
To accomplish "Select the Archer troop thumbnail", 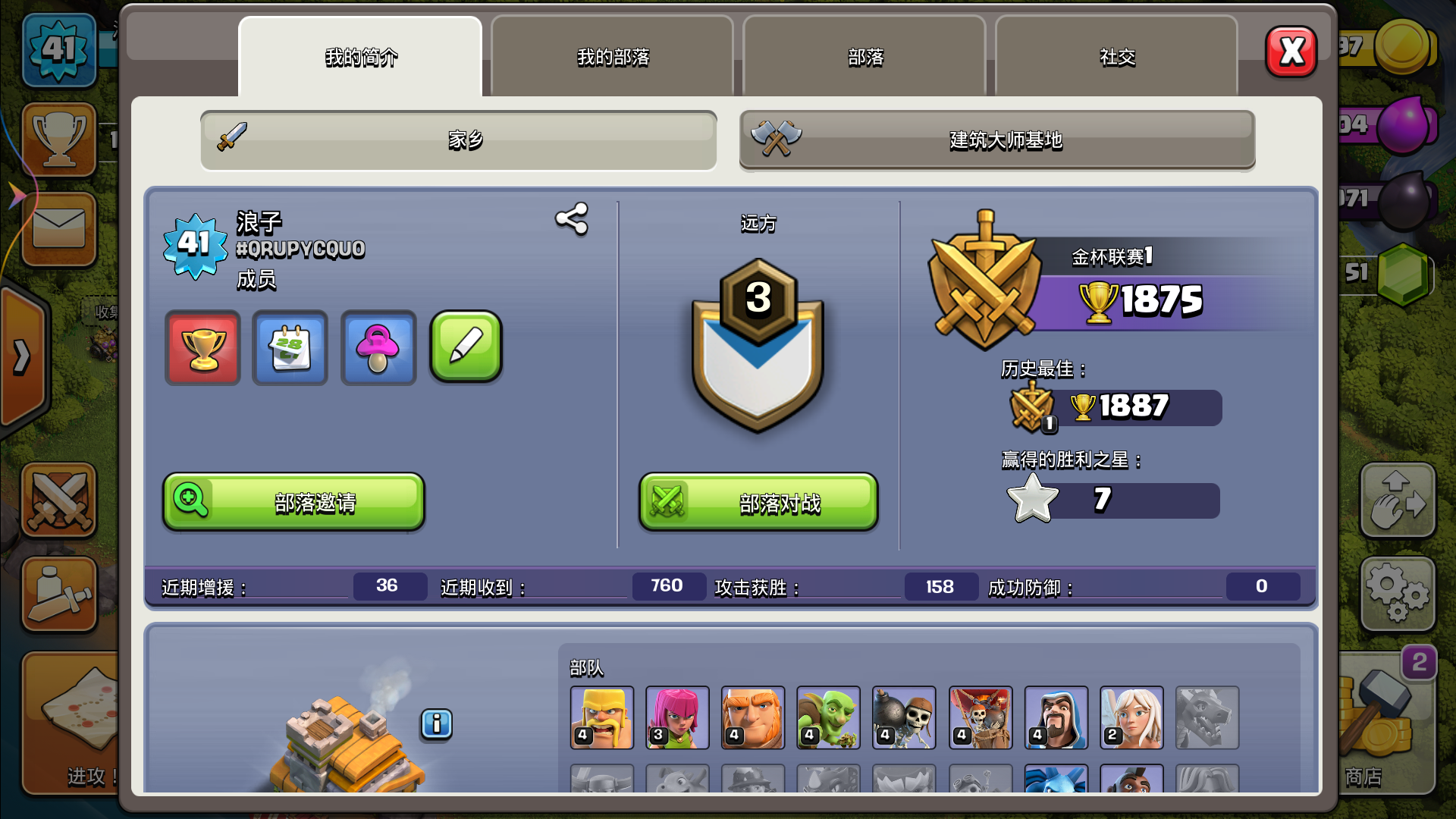I will pos(677,717).
